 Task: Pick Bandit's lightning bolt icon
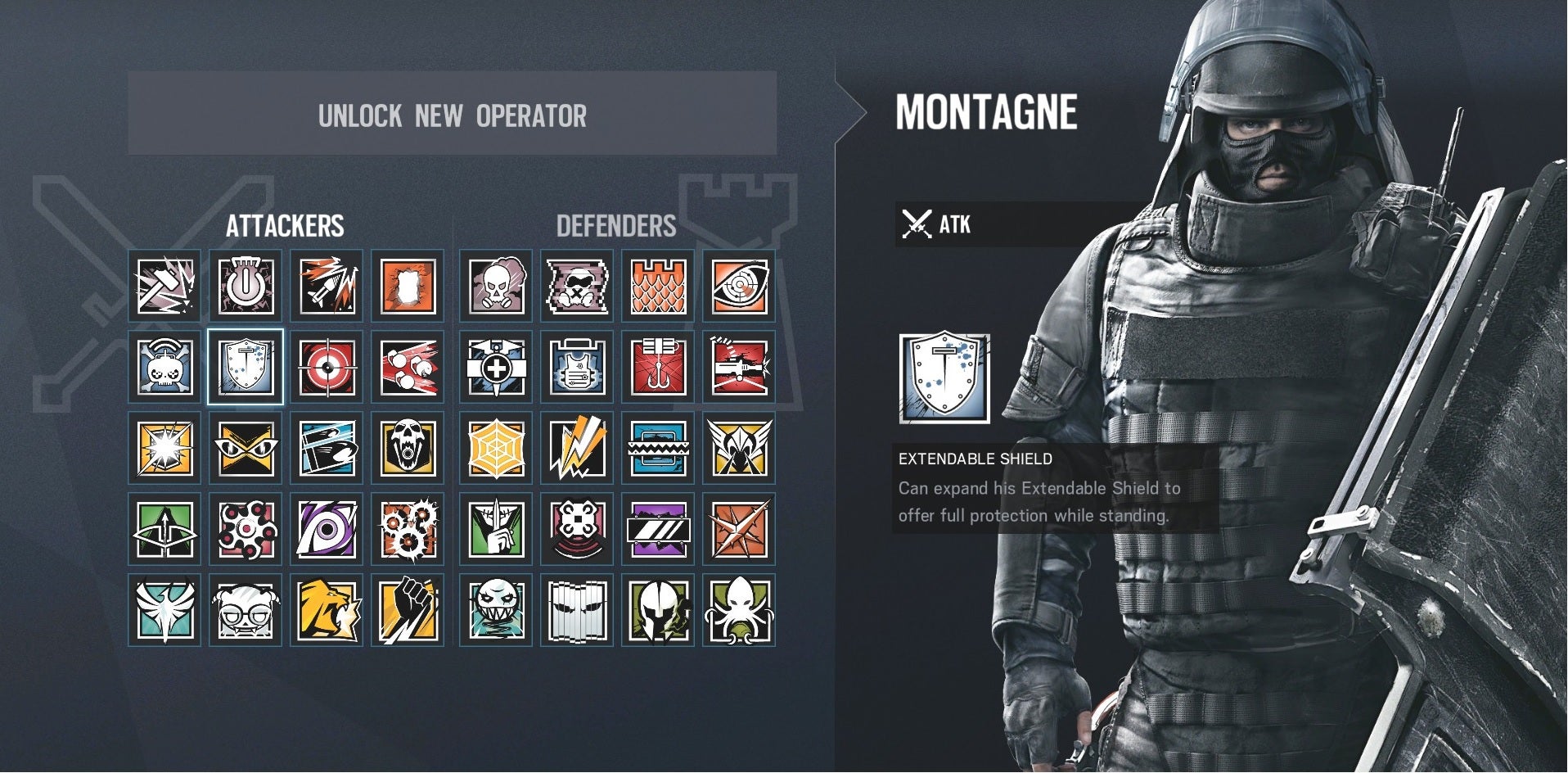tap(577, 447)
